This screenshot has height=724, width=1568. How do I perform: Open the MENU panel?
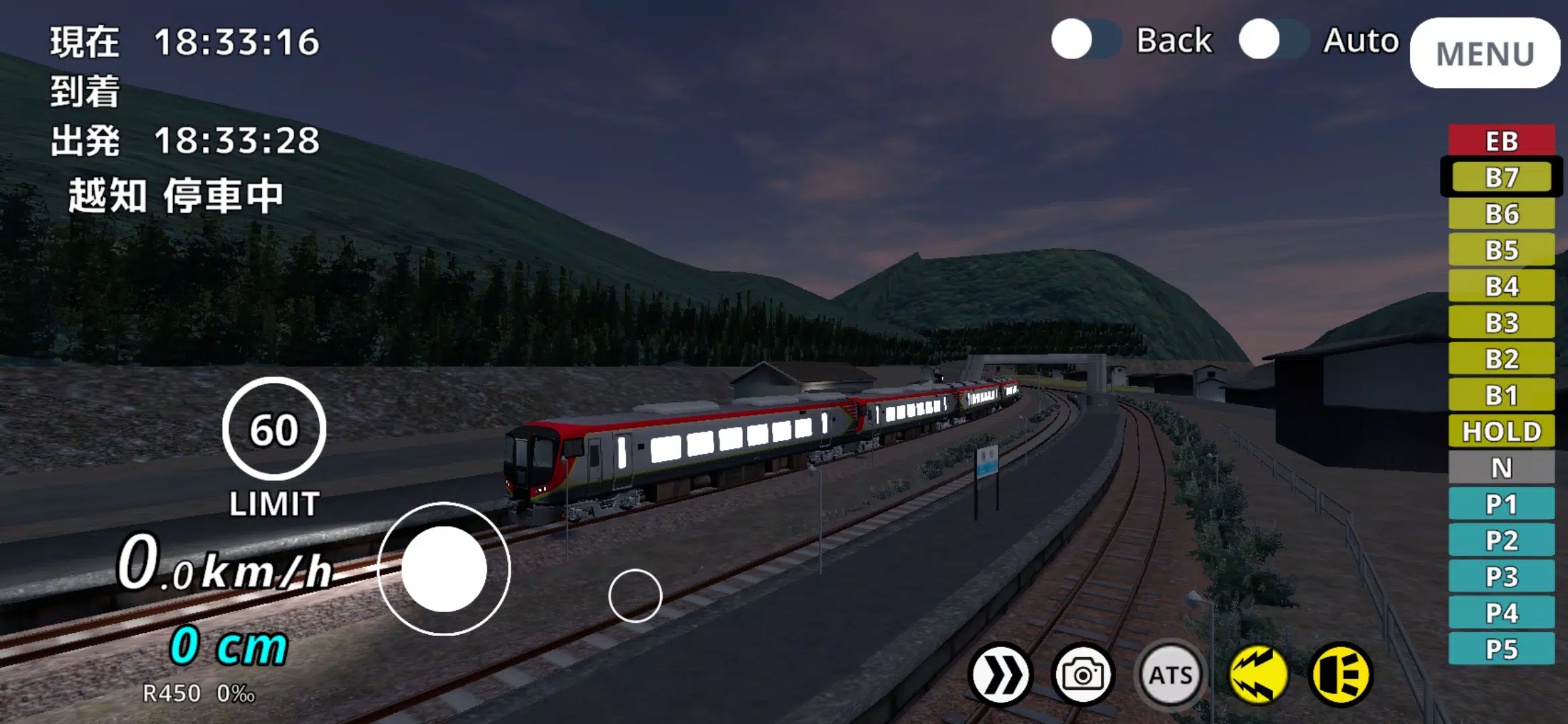point(1484,50)
